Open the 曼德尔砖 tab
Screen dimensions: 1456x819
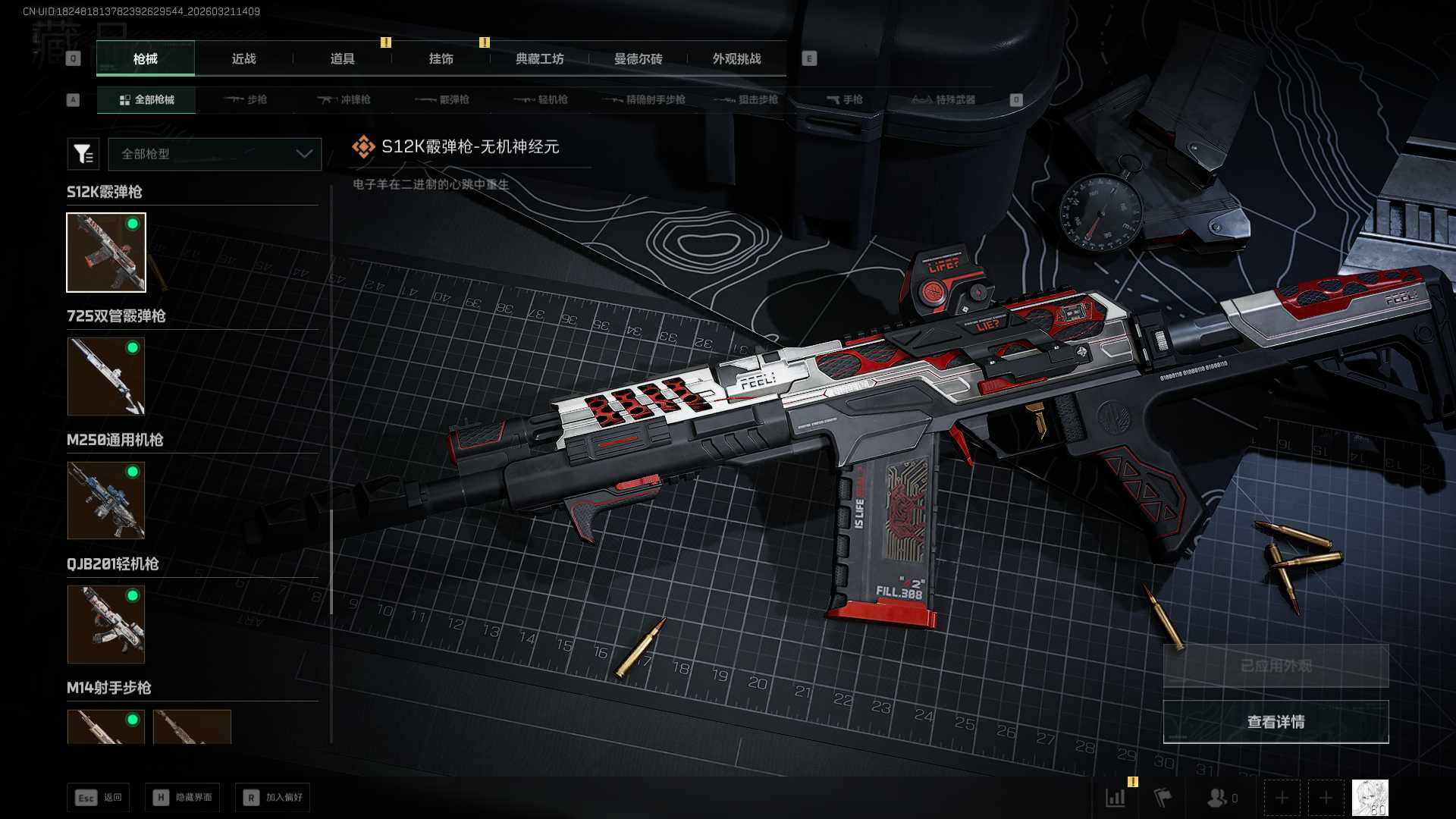coord(638,58)
